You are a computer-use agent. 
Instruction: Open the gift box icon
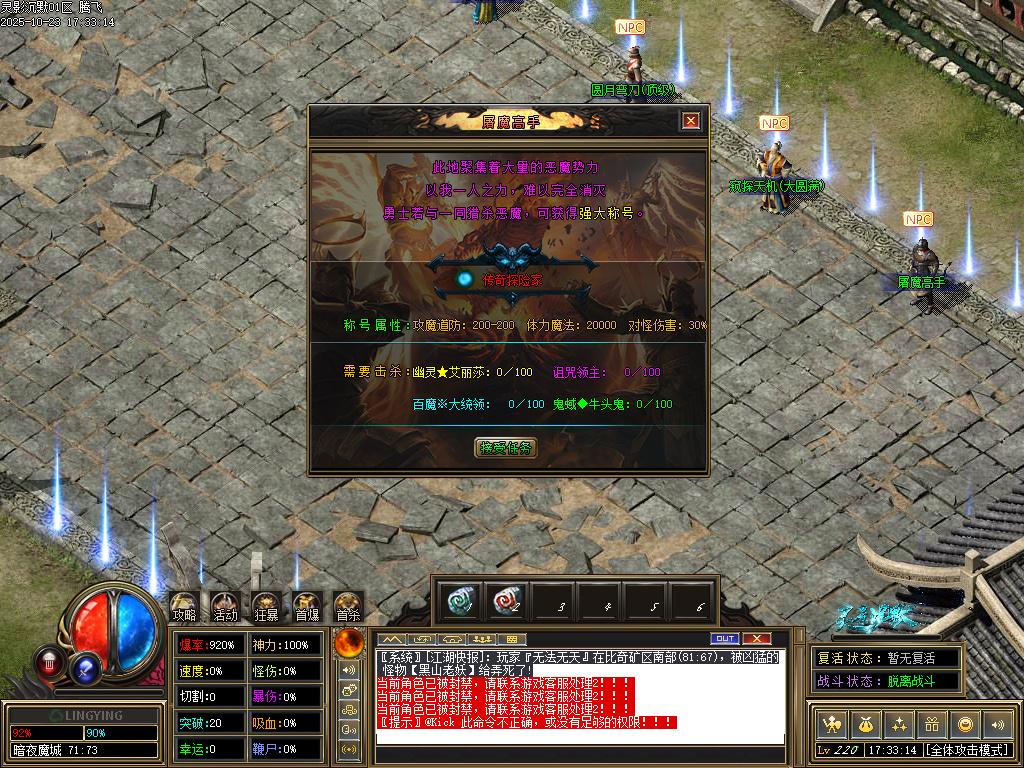(x=931, y=724)
